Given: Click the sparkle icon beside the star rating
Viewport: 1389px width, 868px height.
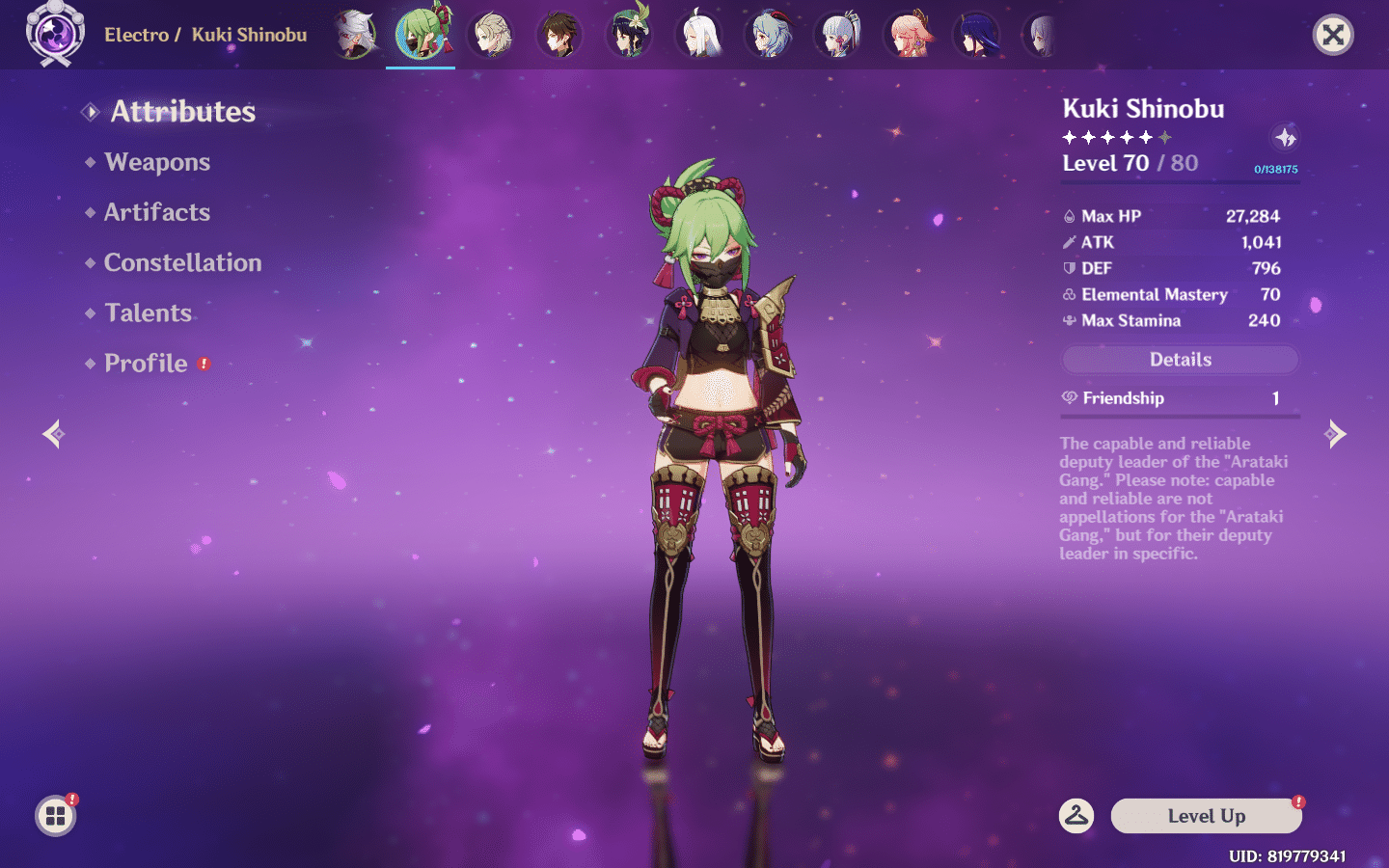Looking at the screenshot, I should (1284, 138).
